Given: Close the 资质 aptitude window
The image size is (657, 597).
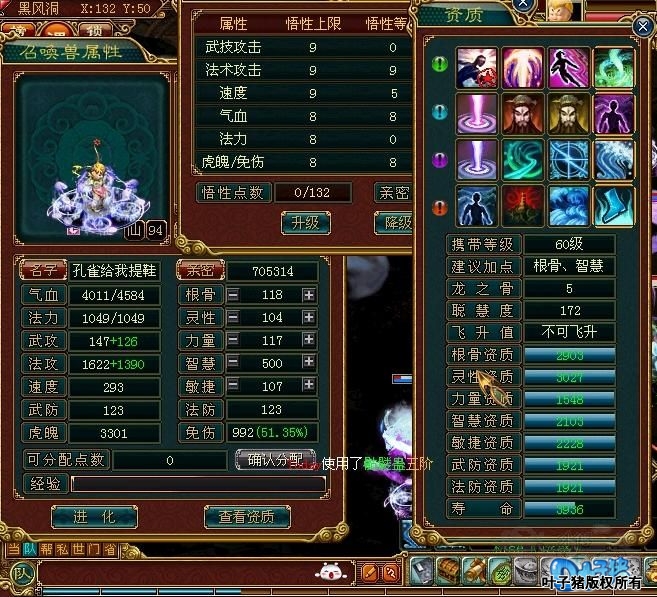Looking at the screenshot, I should point(642,26).
